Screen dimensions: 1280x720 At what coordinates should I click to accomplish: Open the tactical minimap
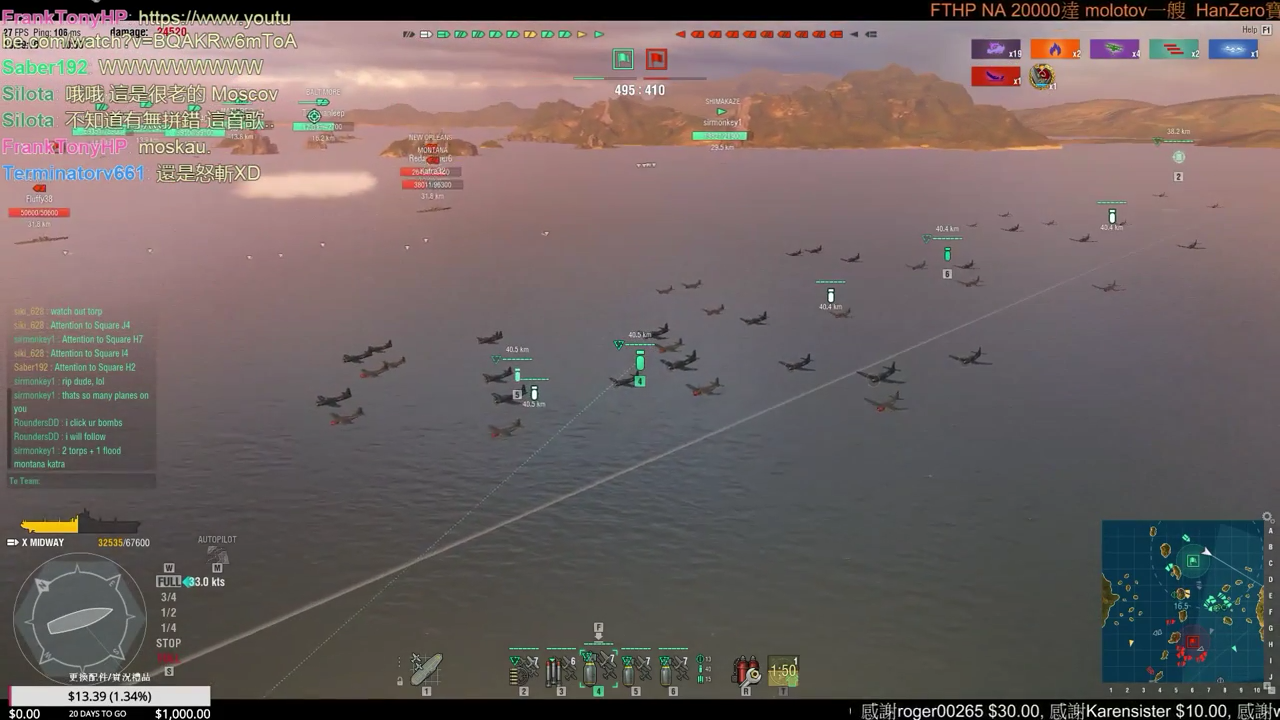[x=1183, y=600]
